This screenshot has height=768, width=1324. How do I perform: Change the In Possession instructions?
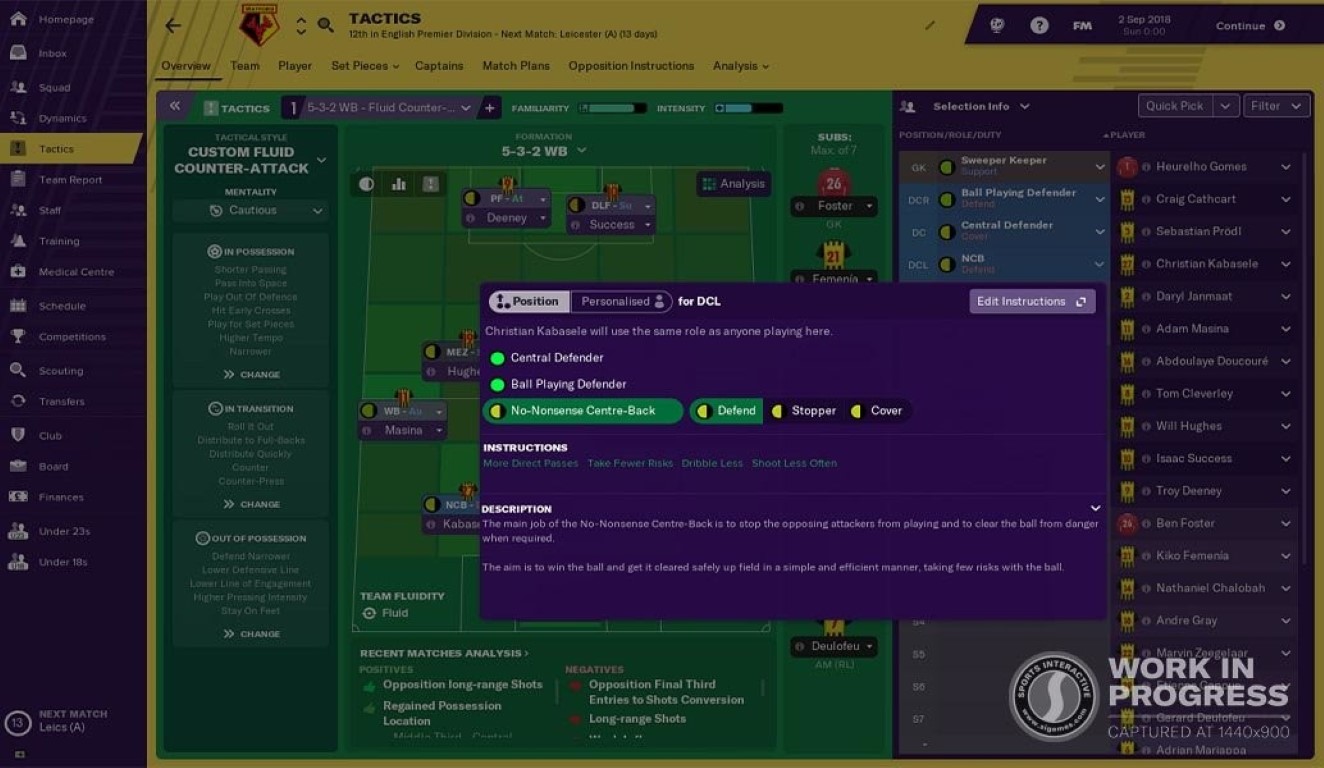tap(251, 374)
